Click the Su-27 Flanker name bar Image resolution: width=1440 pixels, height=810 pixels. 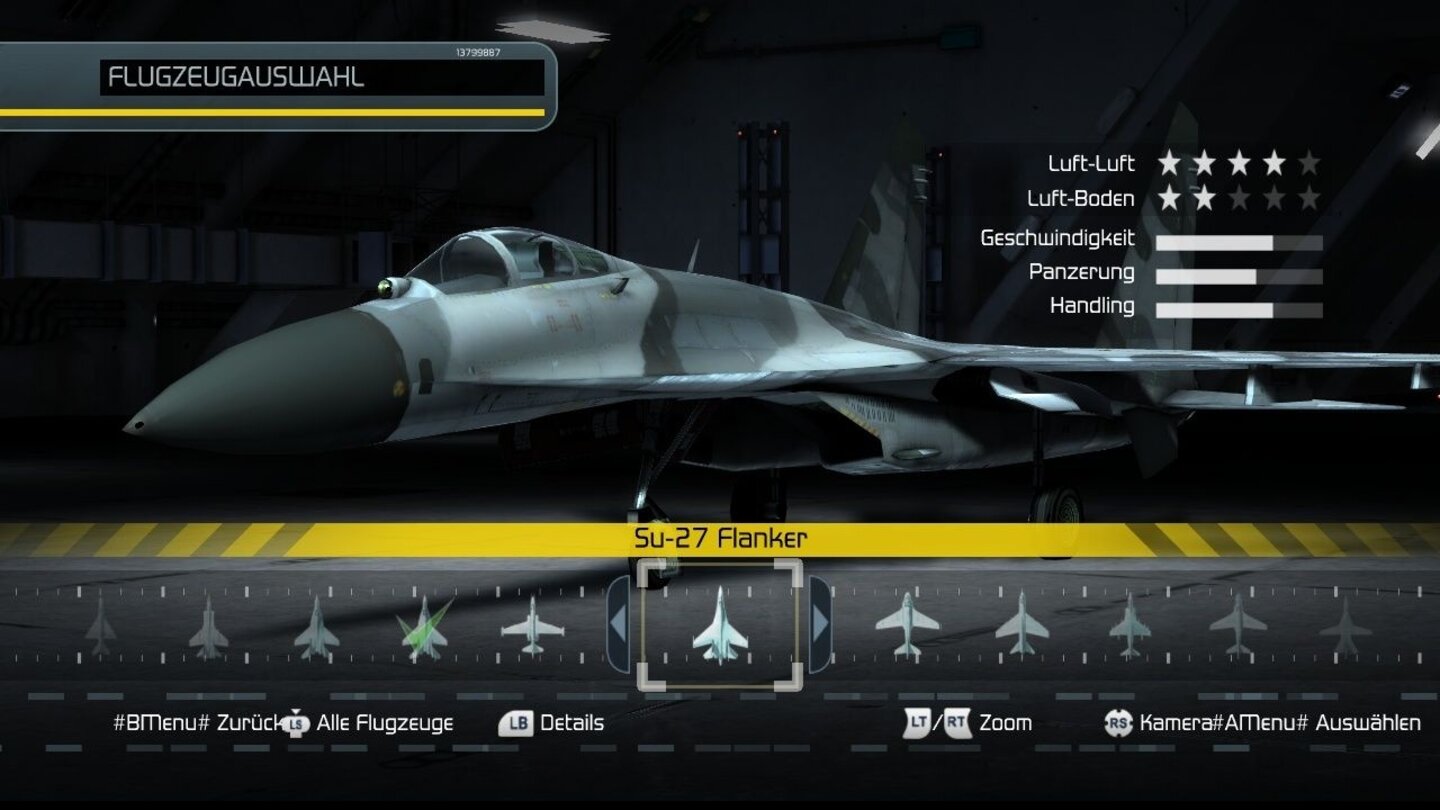pyautogui.click(x=720, y=537)
